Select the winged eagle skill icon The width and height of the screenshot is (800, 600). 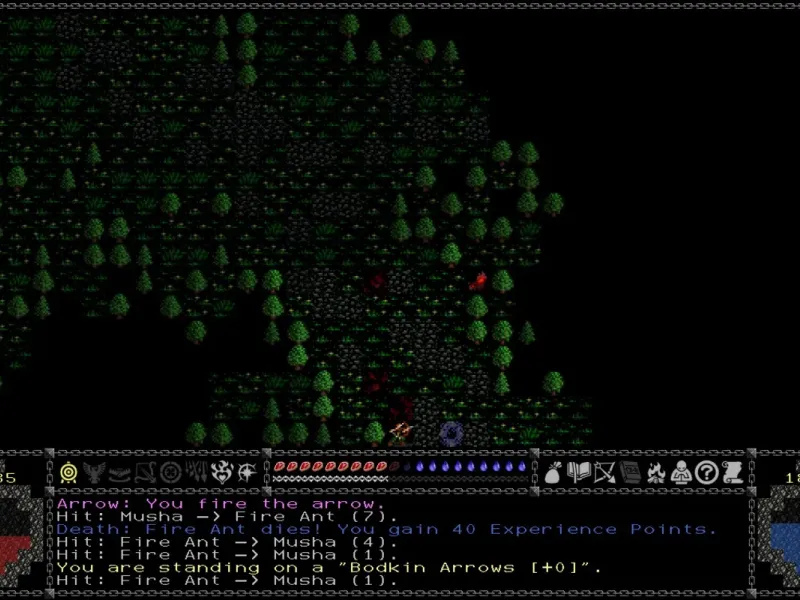[x=95, y=472]
